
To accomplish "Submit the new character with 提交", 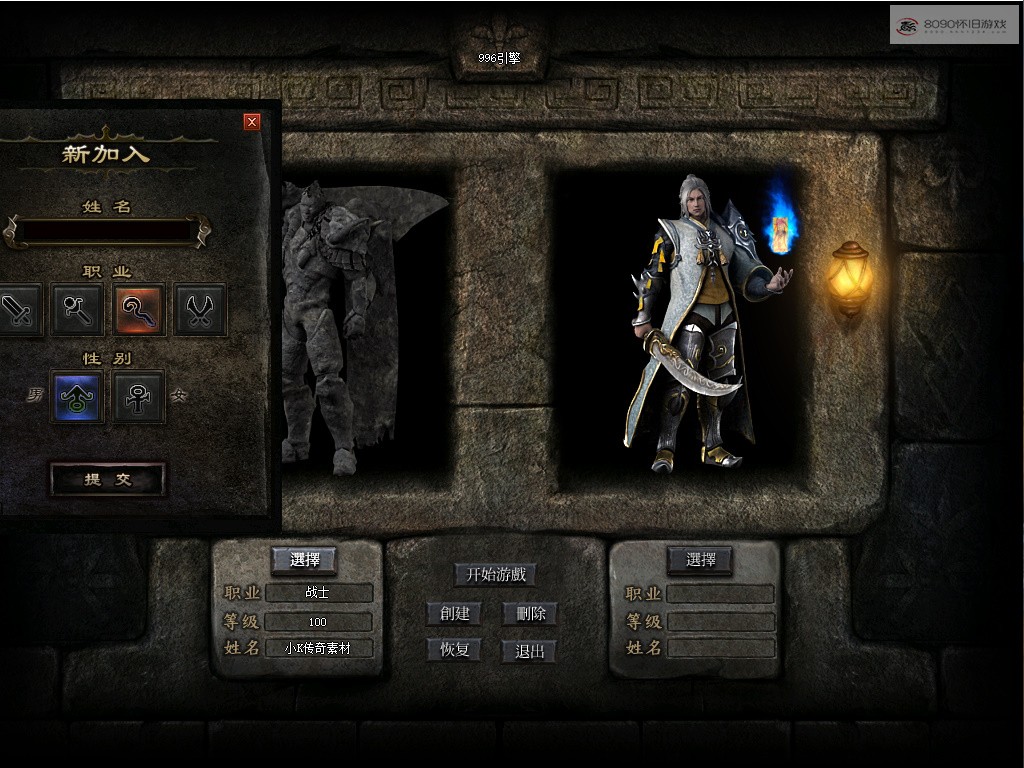I will click(x=108, y=480).
